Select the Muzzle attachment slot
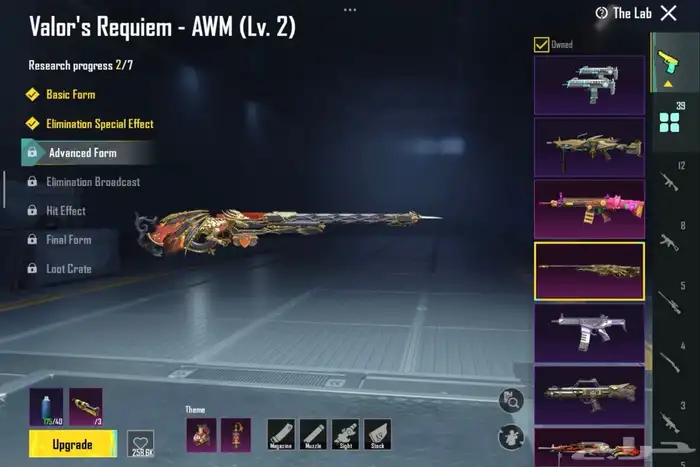 (313, 434)
